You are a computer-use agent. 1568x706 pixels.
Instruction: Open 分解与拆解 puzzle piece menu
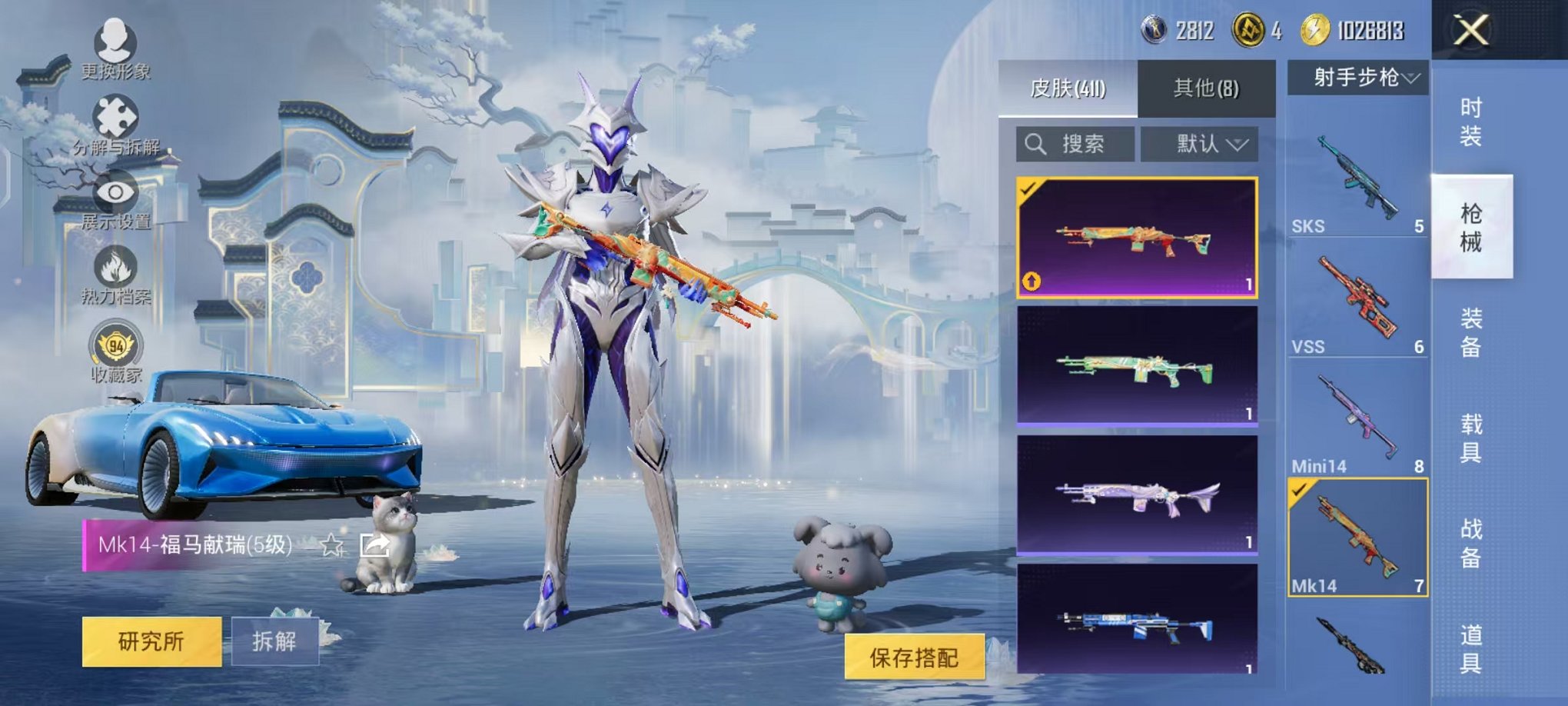pos(115,123)
